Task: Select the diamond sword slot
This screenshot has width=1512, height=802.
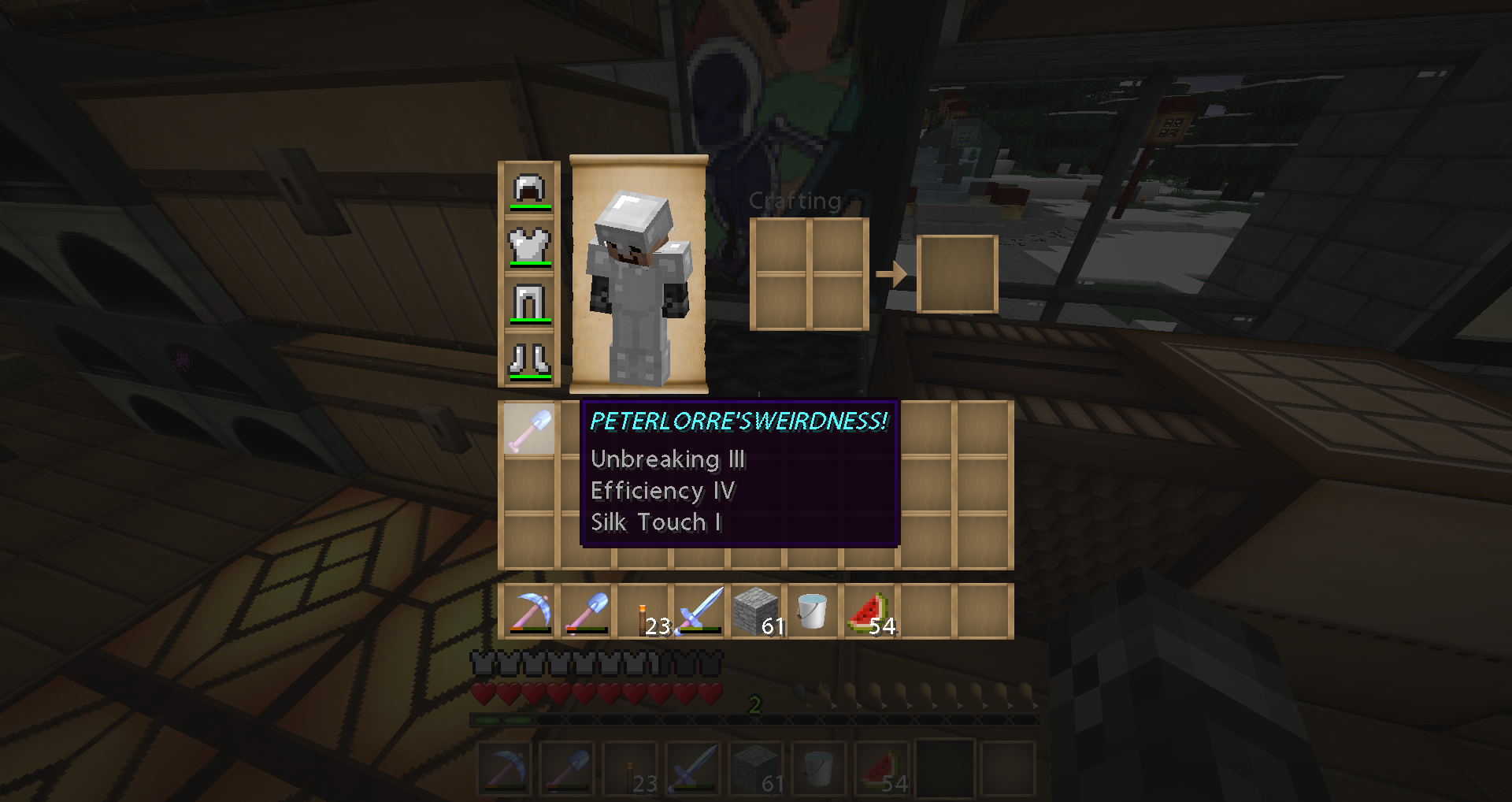Action: pos(699,612)
